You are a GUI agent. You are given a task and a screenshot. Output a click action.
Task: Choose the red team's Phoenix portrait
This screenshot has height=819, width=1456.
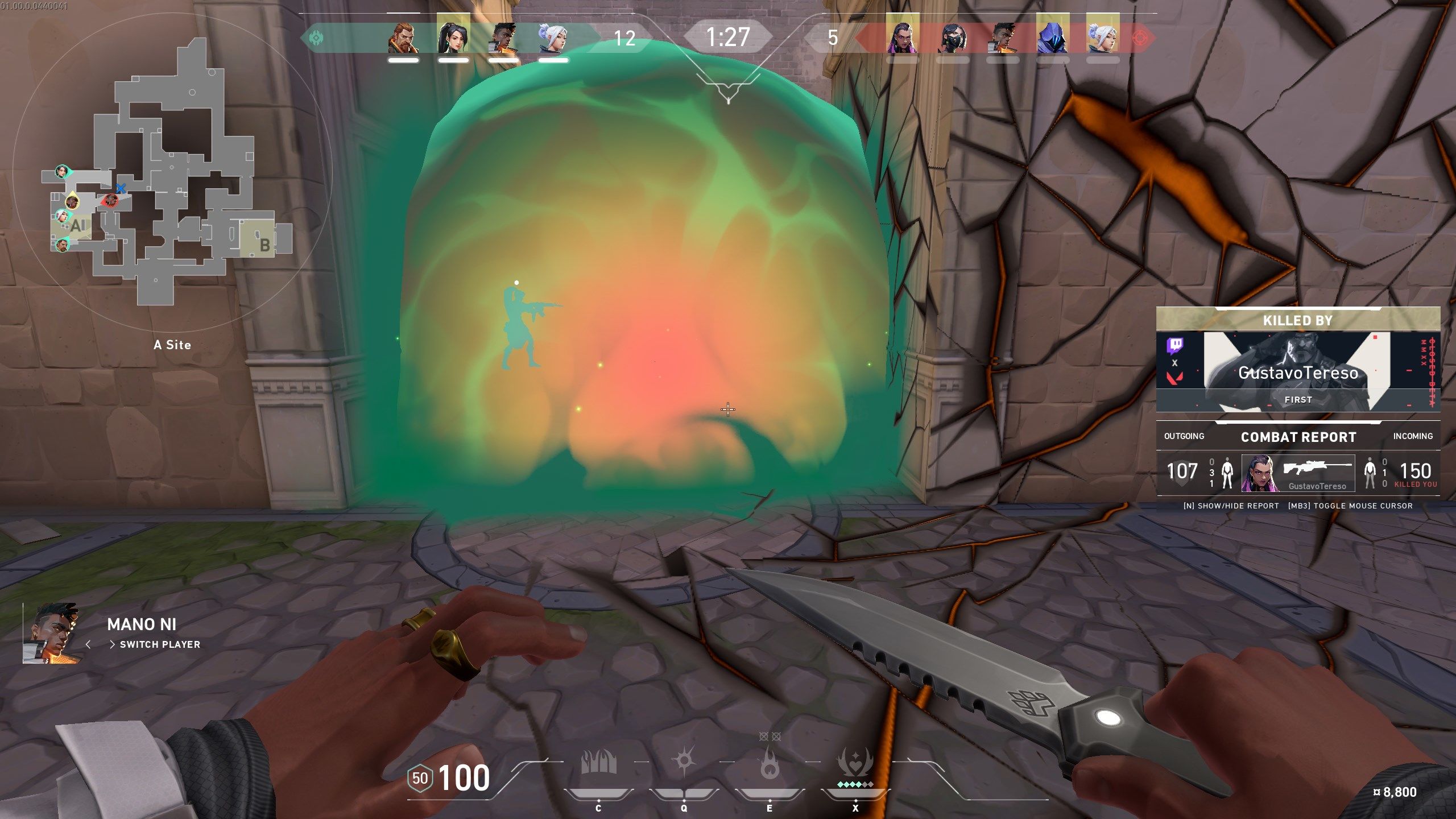pos(1003,38)
